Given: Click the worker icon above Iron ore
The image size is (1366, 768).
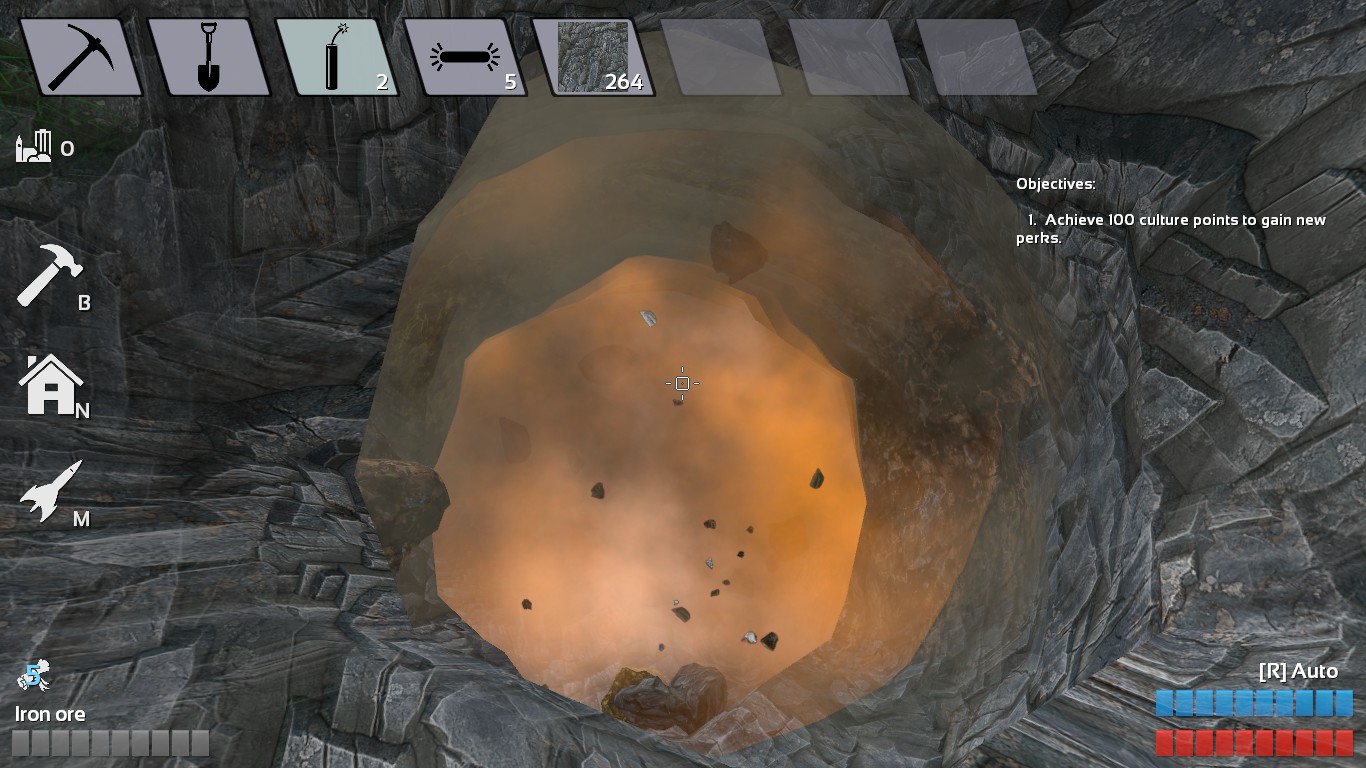Looking at the screenshot, I should point(33,677).
